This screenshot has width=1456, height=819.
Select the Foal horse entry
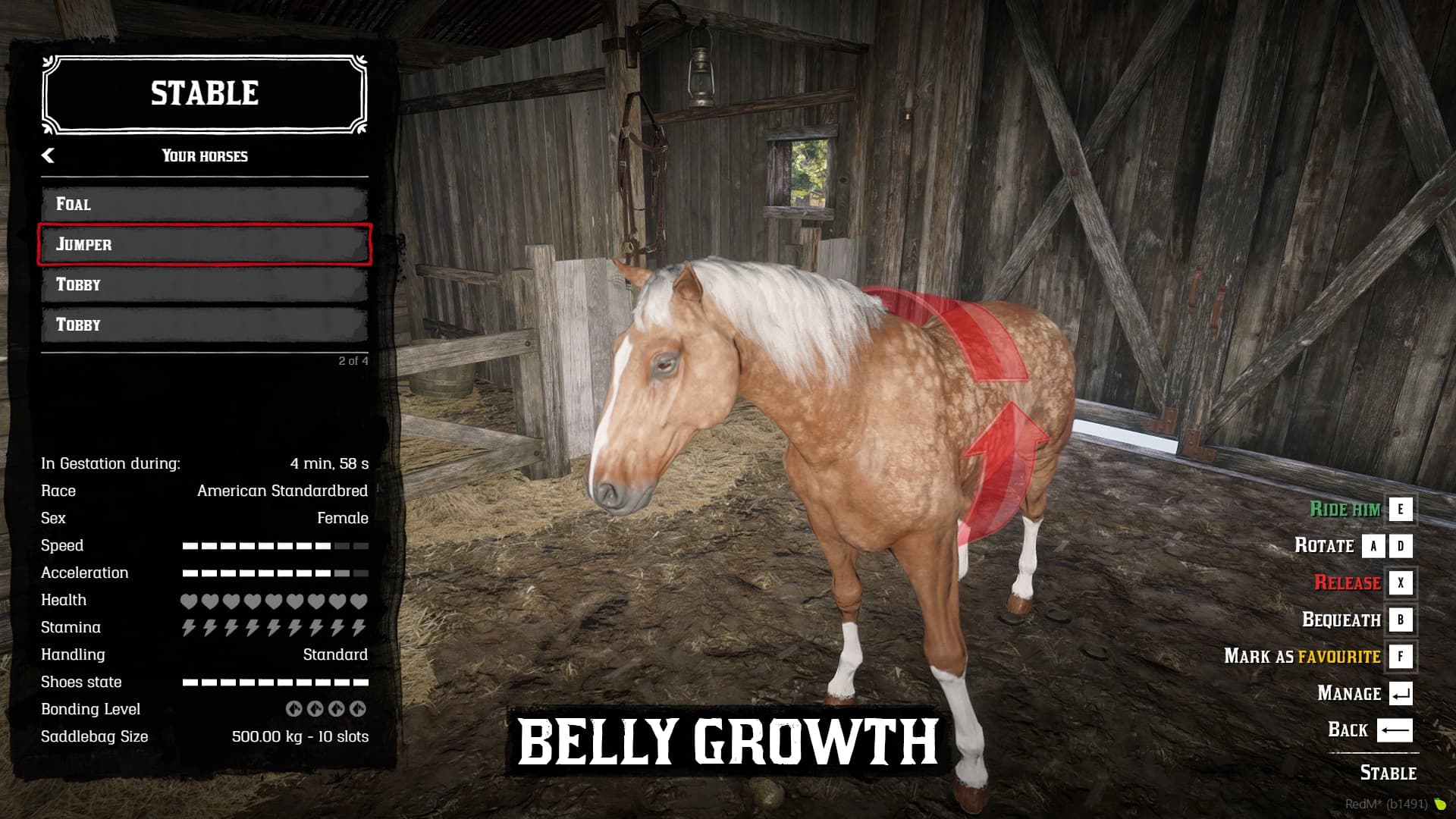click(203, 204)
